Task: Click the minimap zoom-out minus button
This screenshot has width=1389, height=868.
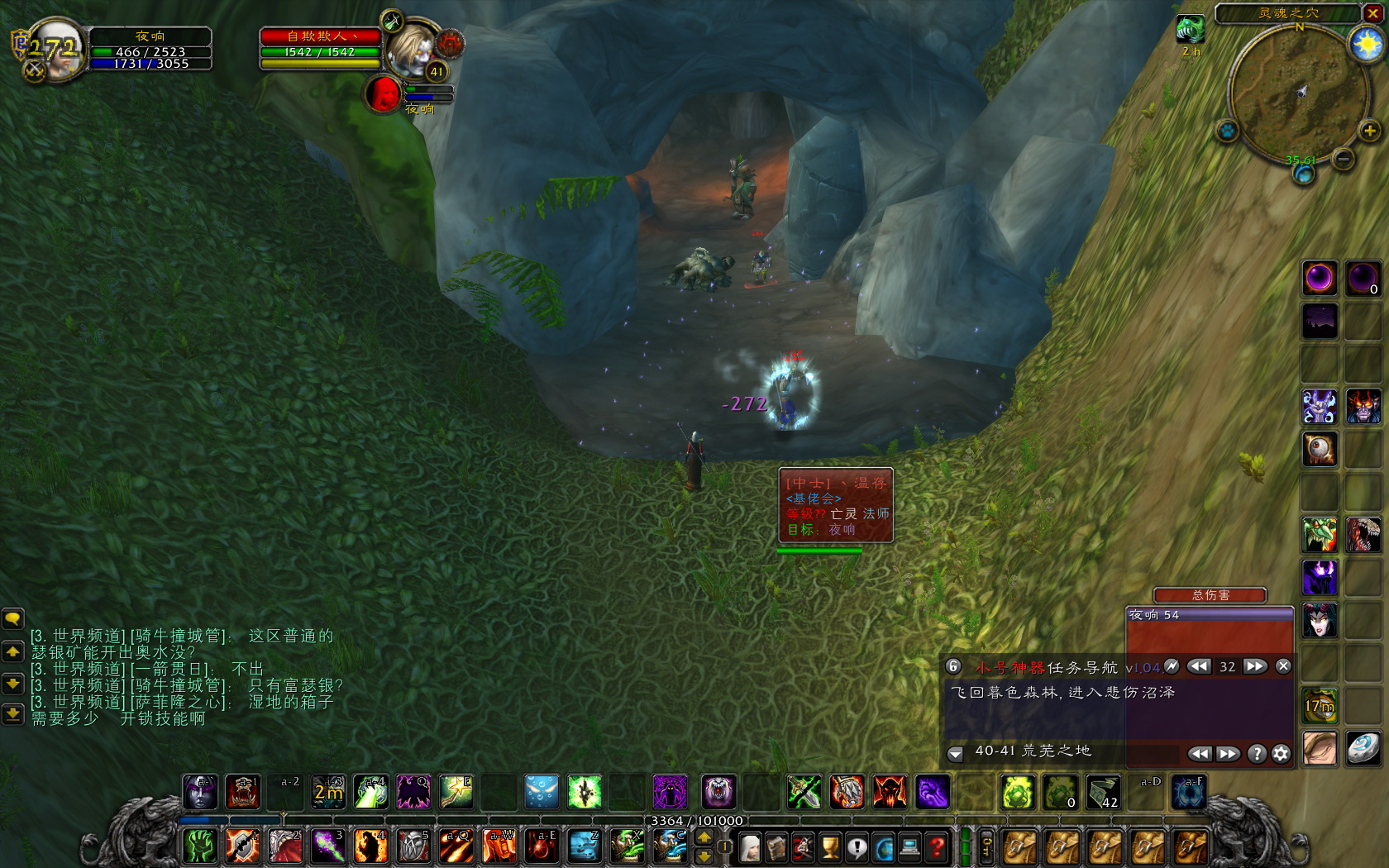Action: [1343, 160]
